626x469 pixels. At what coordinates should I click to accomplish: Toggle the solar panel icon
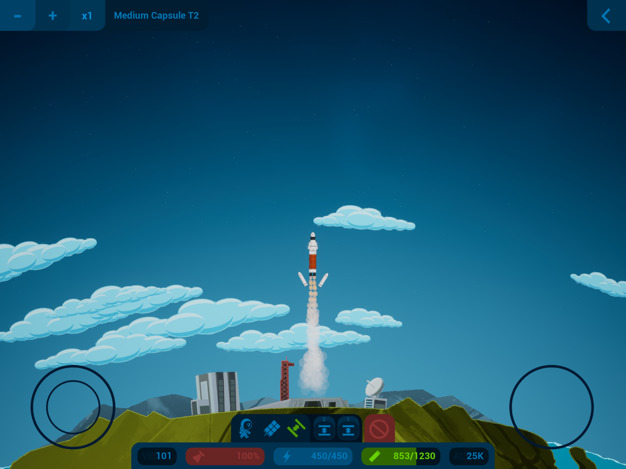click(271, 429)
